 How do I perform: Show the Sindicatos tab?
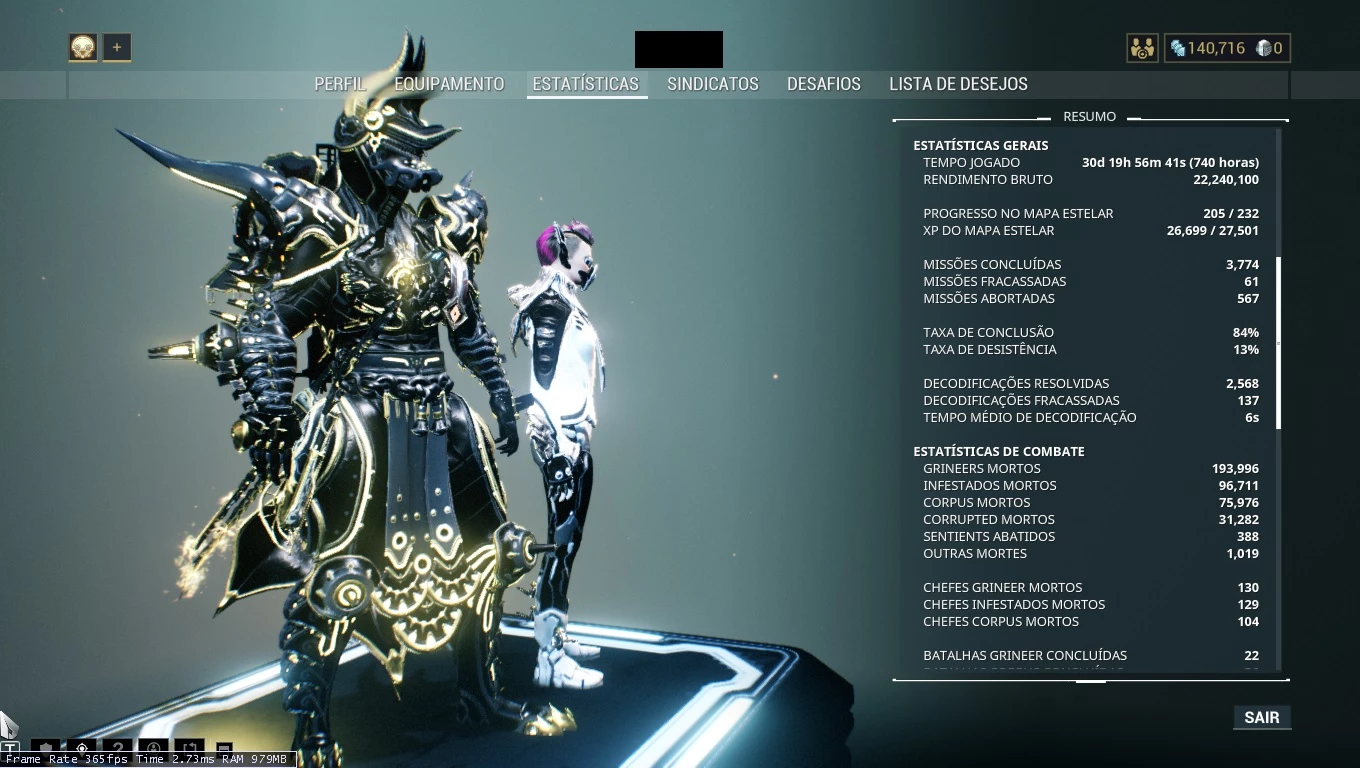point(713,84)
